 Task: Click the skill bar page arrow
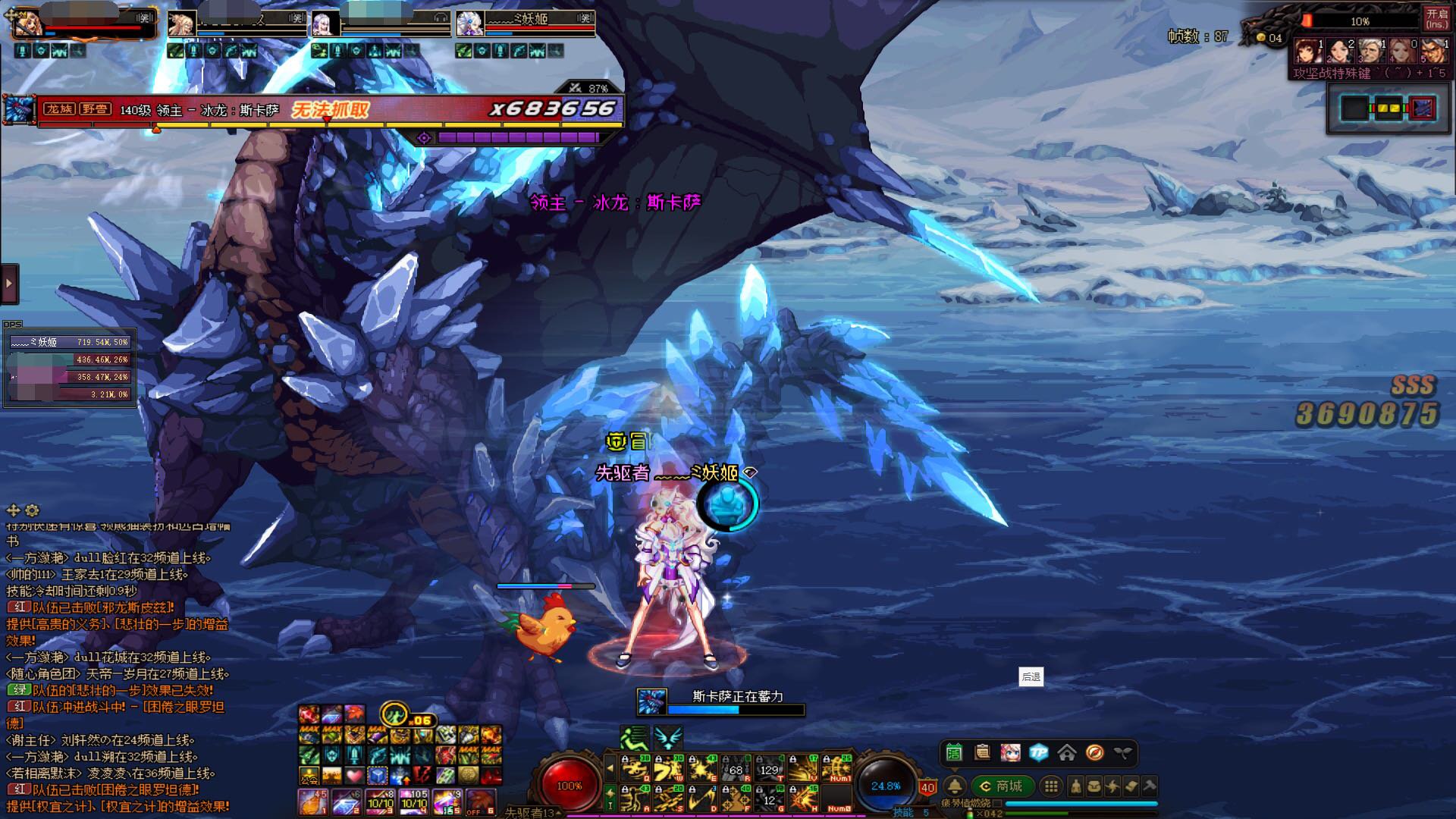[x=610, y=769]
